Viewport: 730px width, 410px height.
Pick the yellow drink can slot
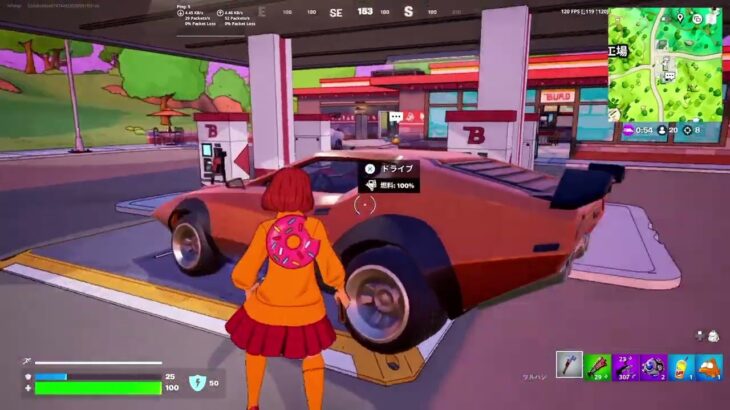point(681,366)
